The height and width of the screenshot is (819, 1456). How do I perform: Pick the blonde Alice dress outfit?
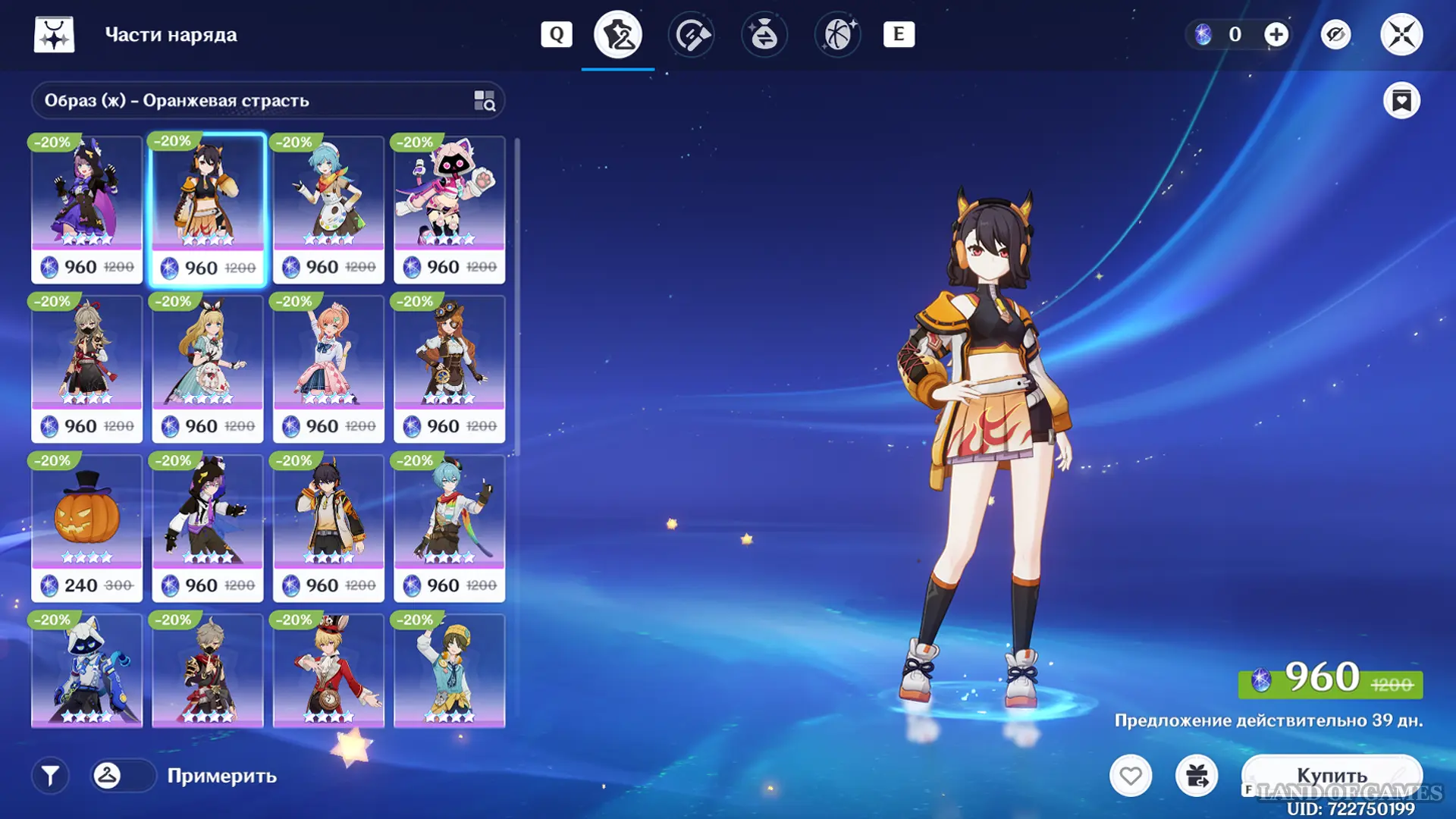pyautogui.click(x=207, y=369)
